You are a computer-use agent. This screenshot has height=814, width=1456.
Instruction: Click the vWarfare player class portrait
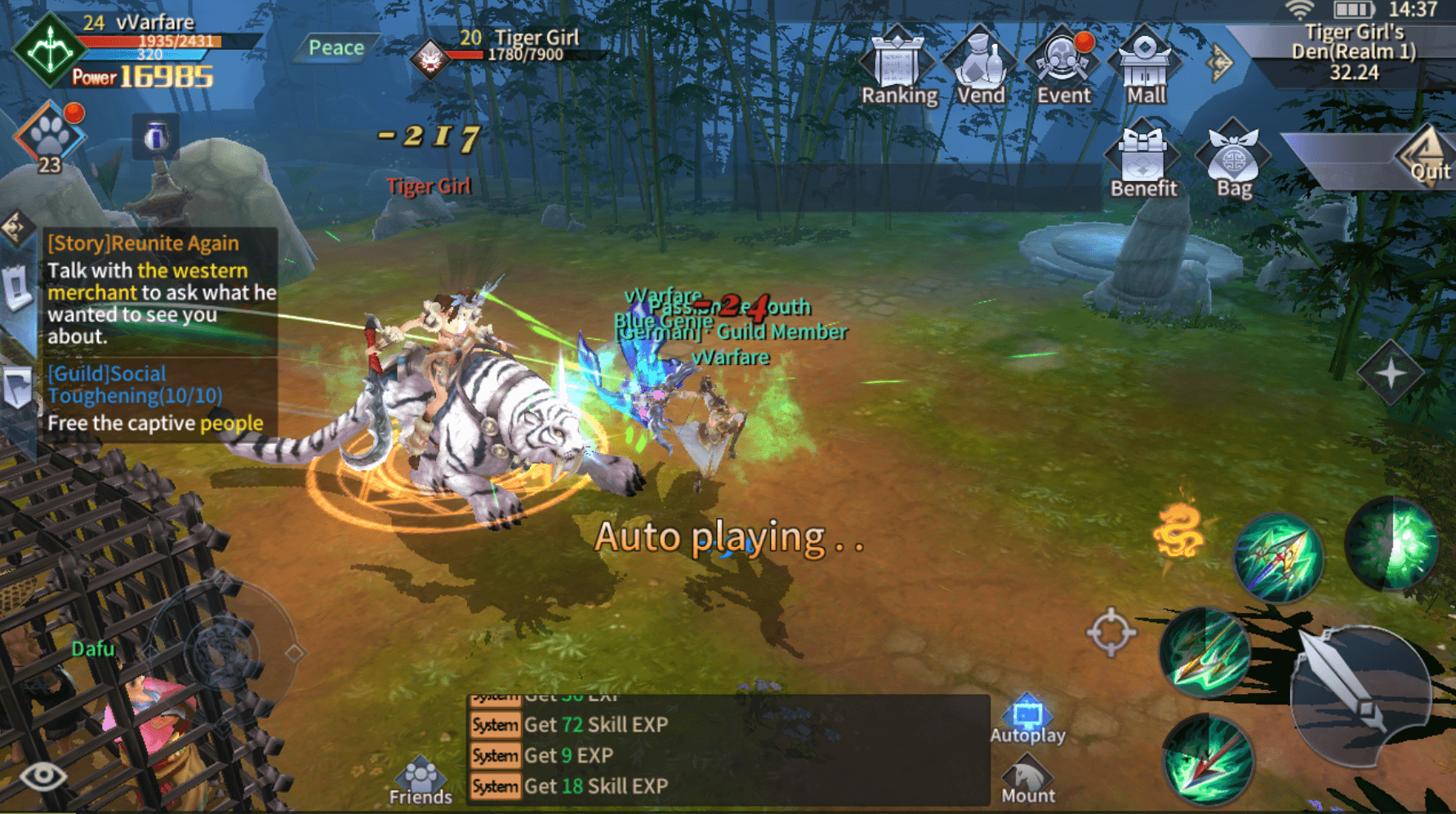pyautogui.click(x=50, y=50)
